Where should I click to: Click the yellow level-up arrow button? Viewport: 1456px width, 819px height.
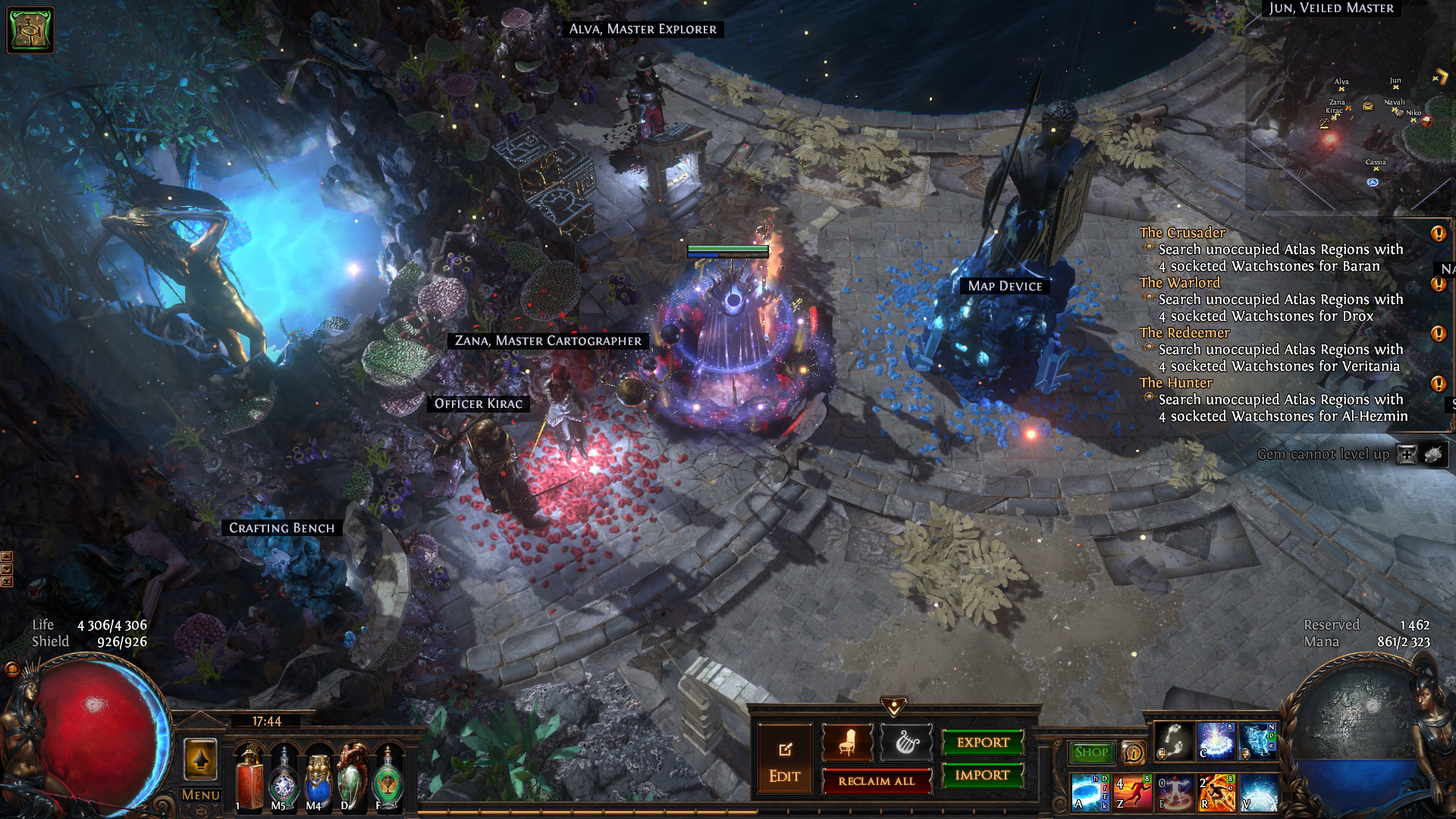coord(201,759)
